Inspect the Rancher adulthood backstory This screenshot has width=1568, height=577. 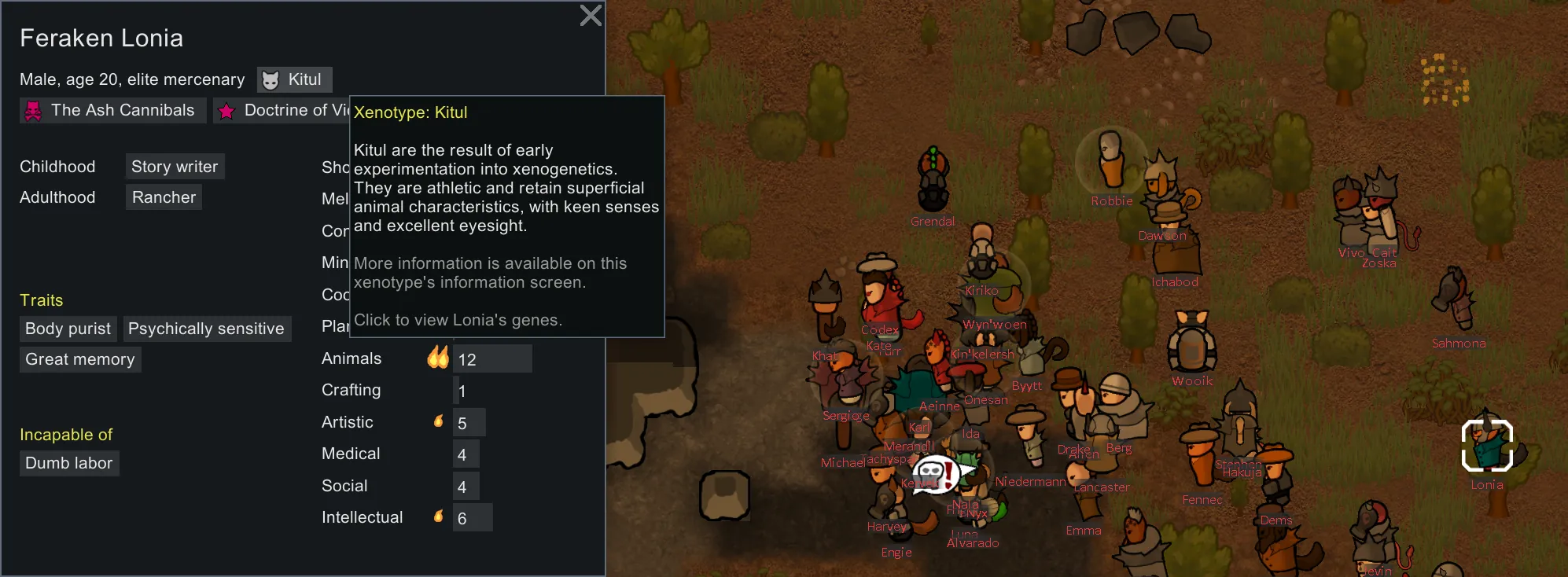coord(164,197)
